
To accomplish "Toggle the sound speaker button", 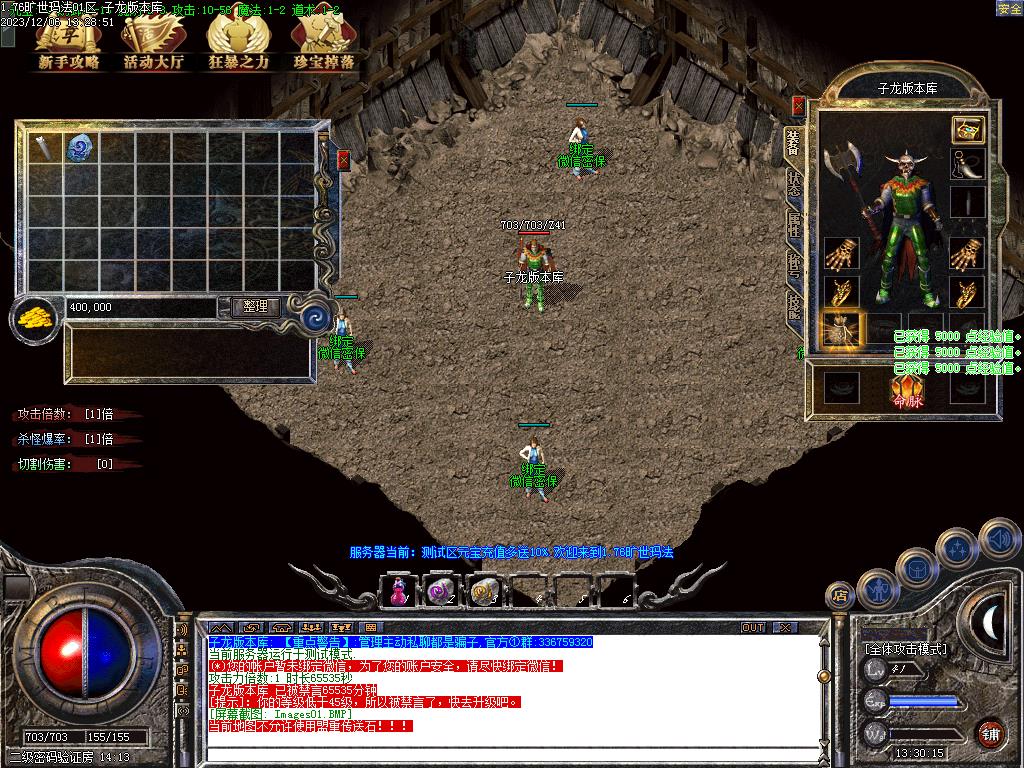I will click(x=1000, y=538).
